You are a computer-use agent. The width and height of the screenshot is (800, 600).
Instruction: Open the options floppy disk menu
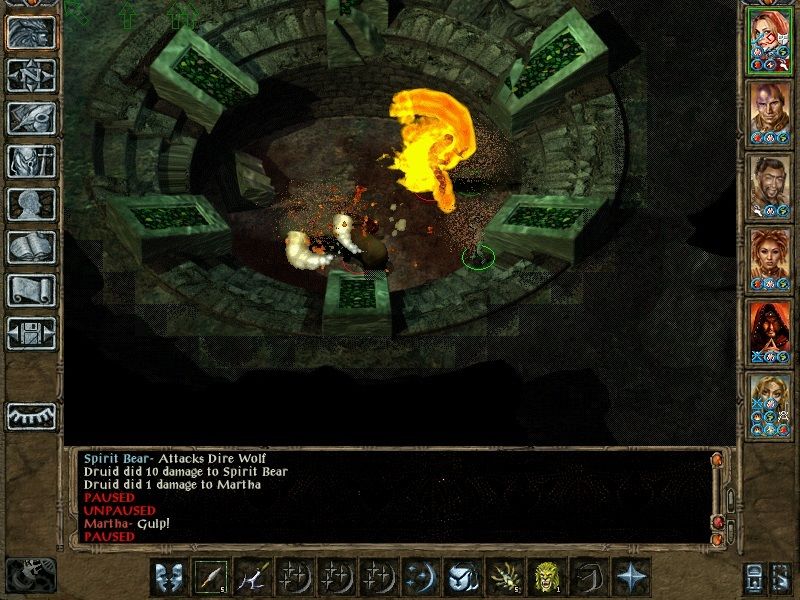[31, 333]
